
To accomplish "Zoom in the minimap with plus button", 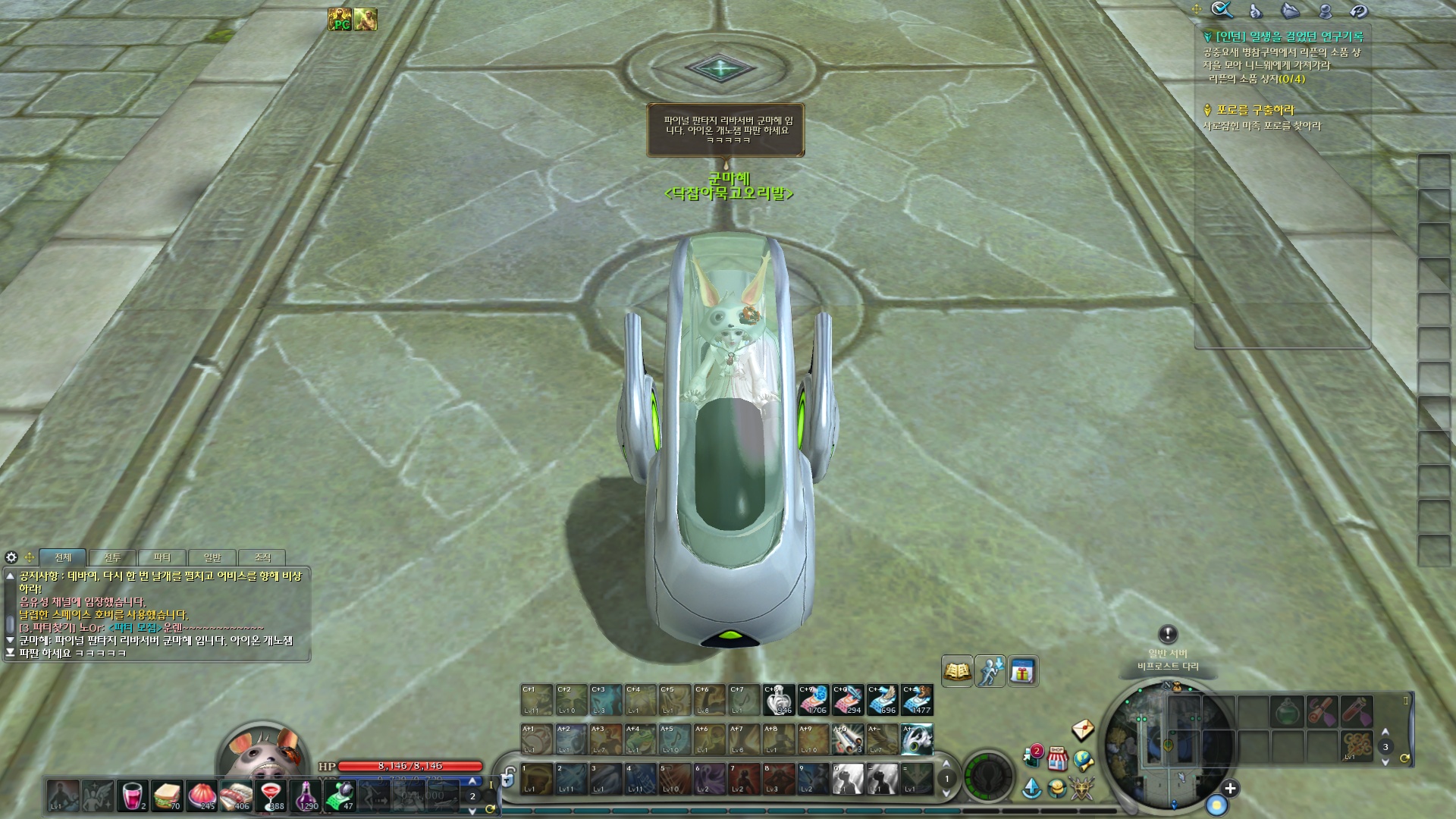I will click(1230, 789).
